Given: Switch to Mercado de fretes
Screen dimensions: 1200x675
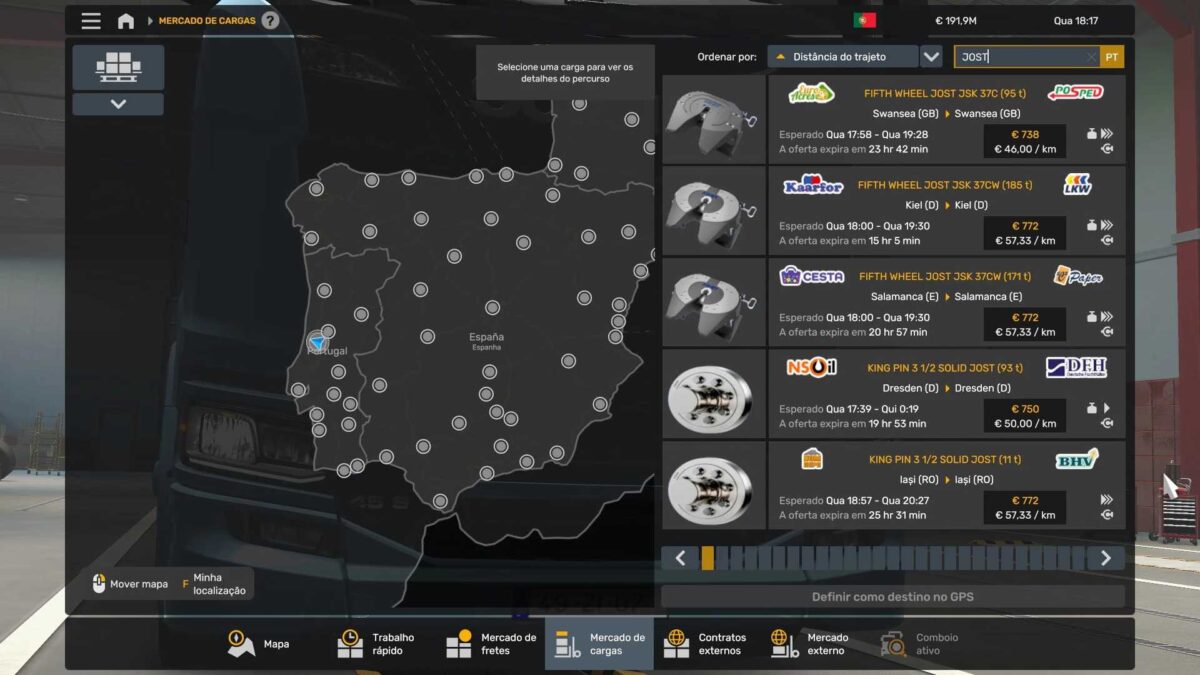Looking at the screenshot, I should coord(491,644).
